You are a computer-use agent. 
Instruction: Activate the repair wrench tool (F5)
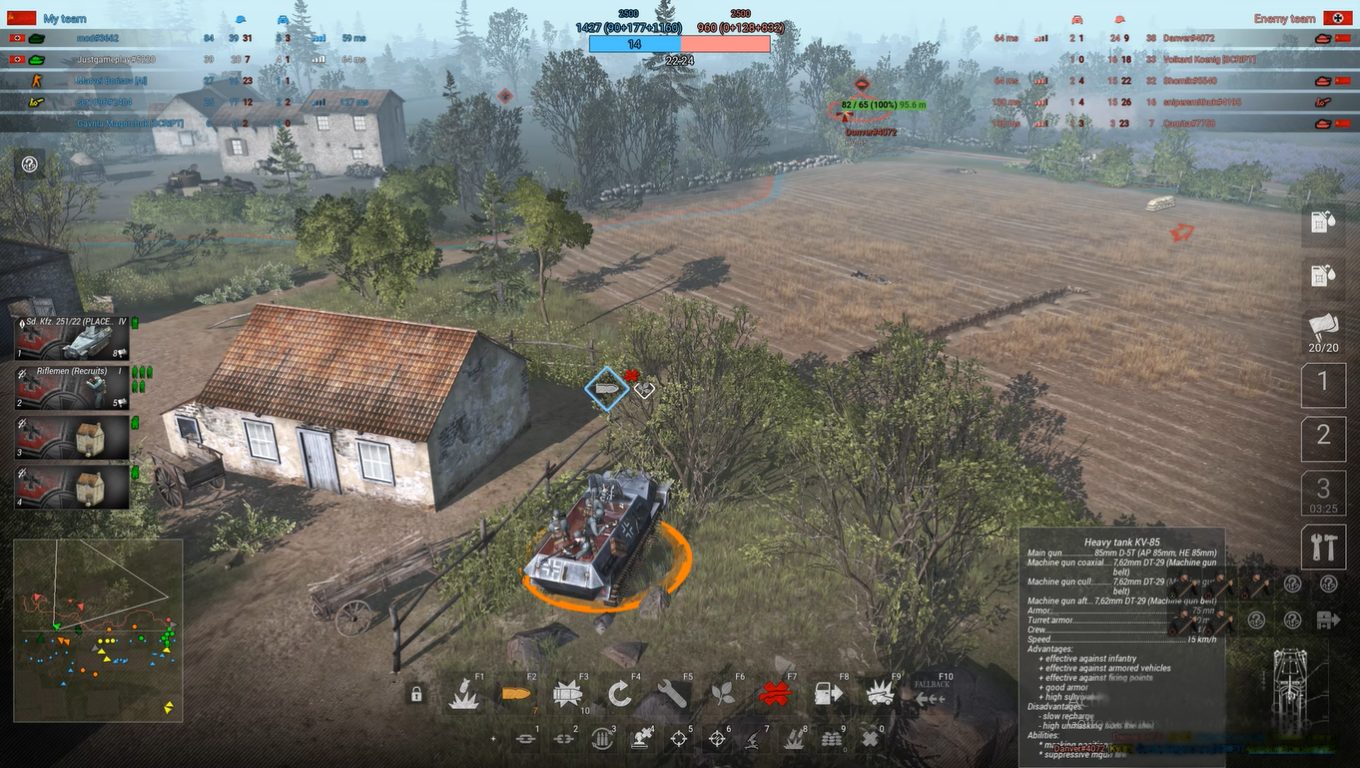672,693
